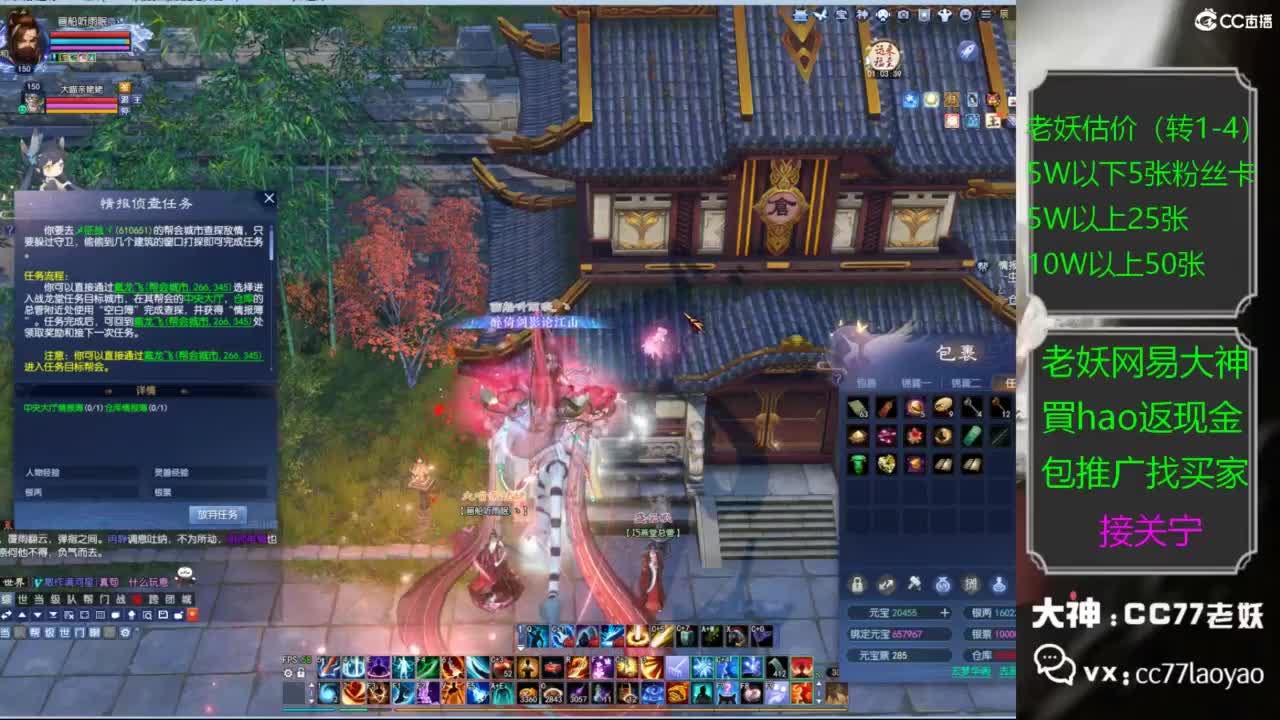The height and width of the screenshot is (720, 1280).
Task: Open the magnifier search control in the chat toolbar
Action: coord(147,615)
